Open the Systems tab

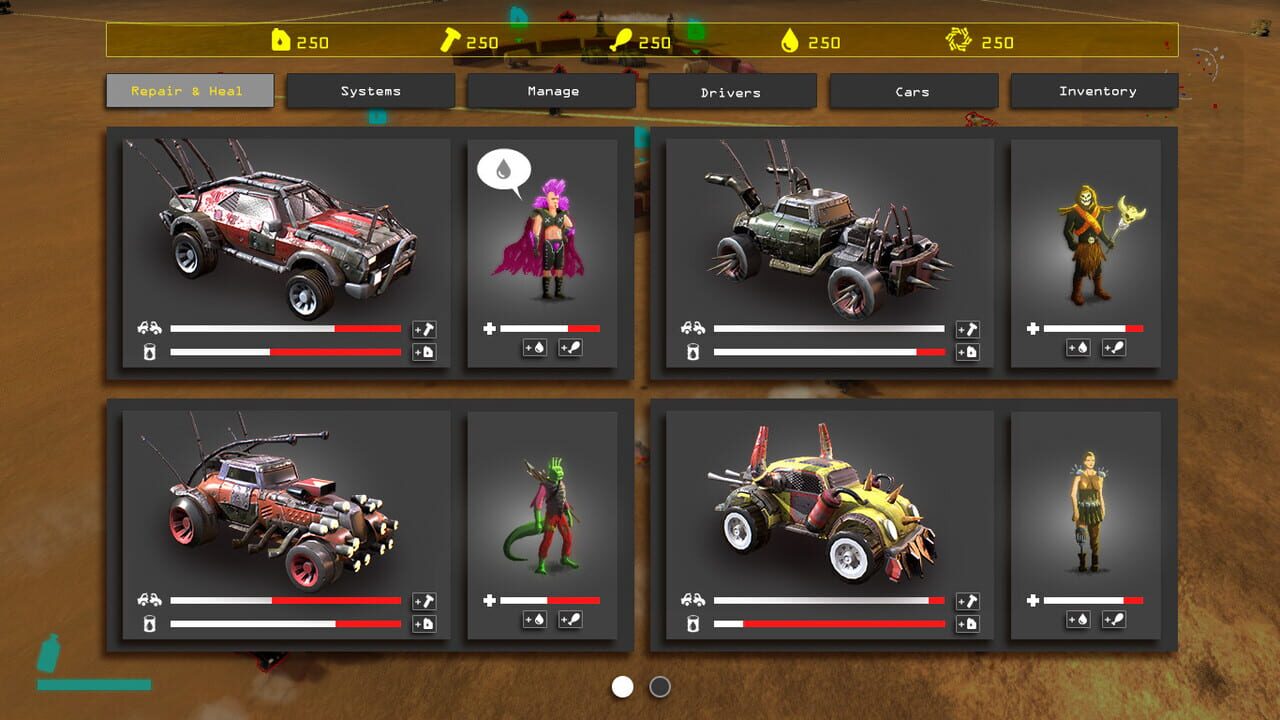370,91
